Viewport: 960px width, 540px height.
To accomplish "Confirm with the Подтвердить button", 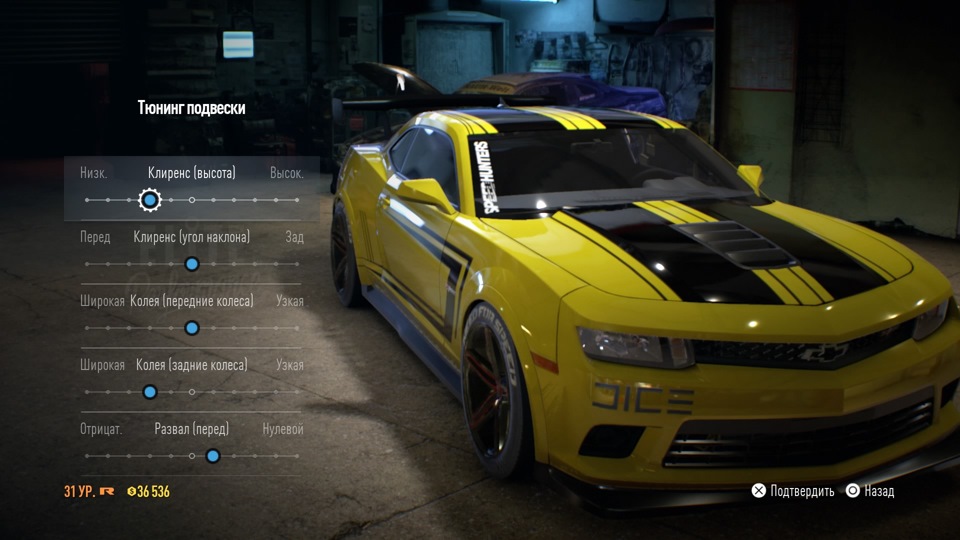I will [x=793, y=491].
